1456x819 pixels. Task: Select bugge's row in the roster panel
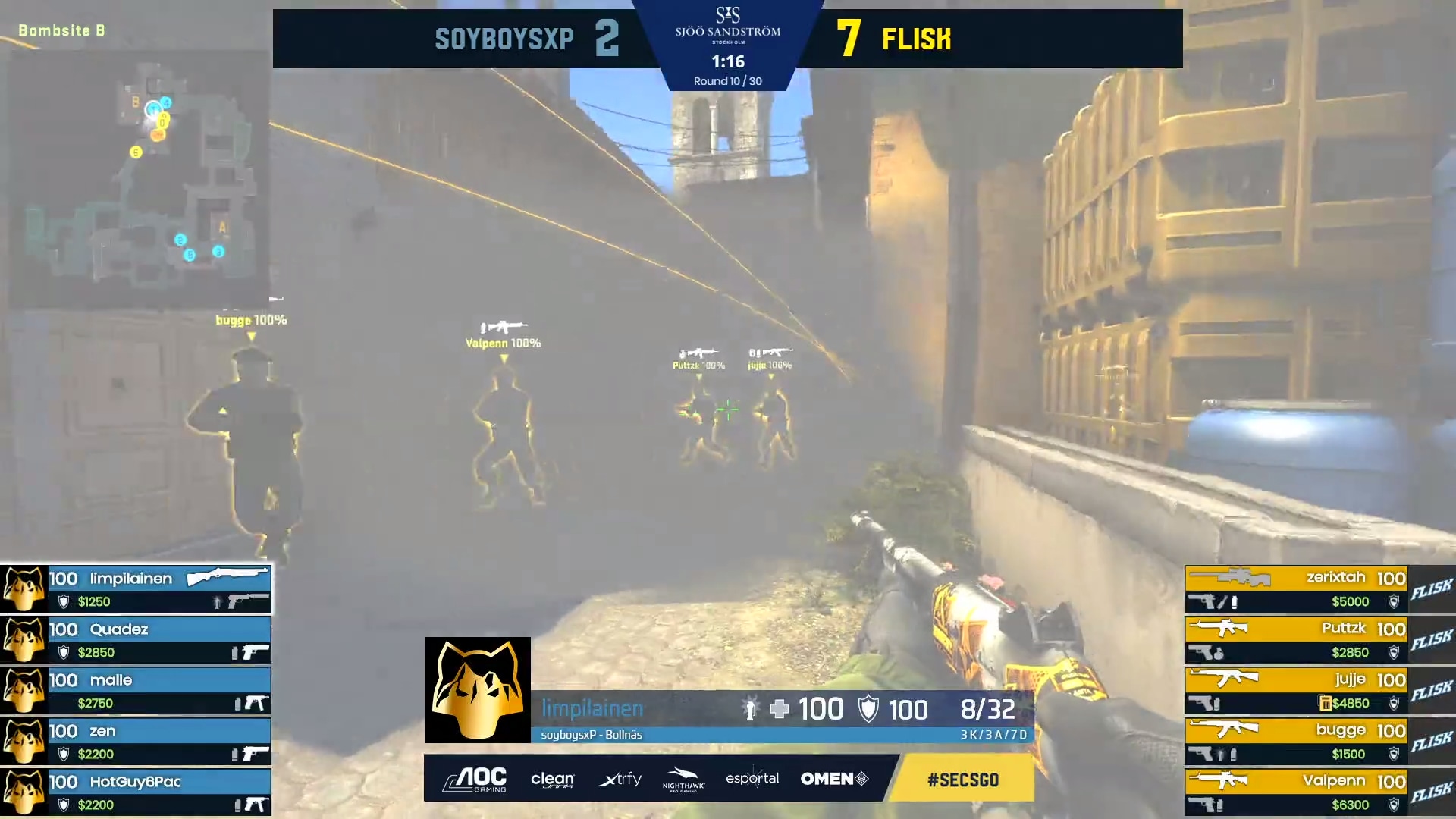tap(1297, 742)
